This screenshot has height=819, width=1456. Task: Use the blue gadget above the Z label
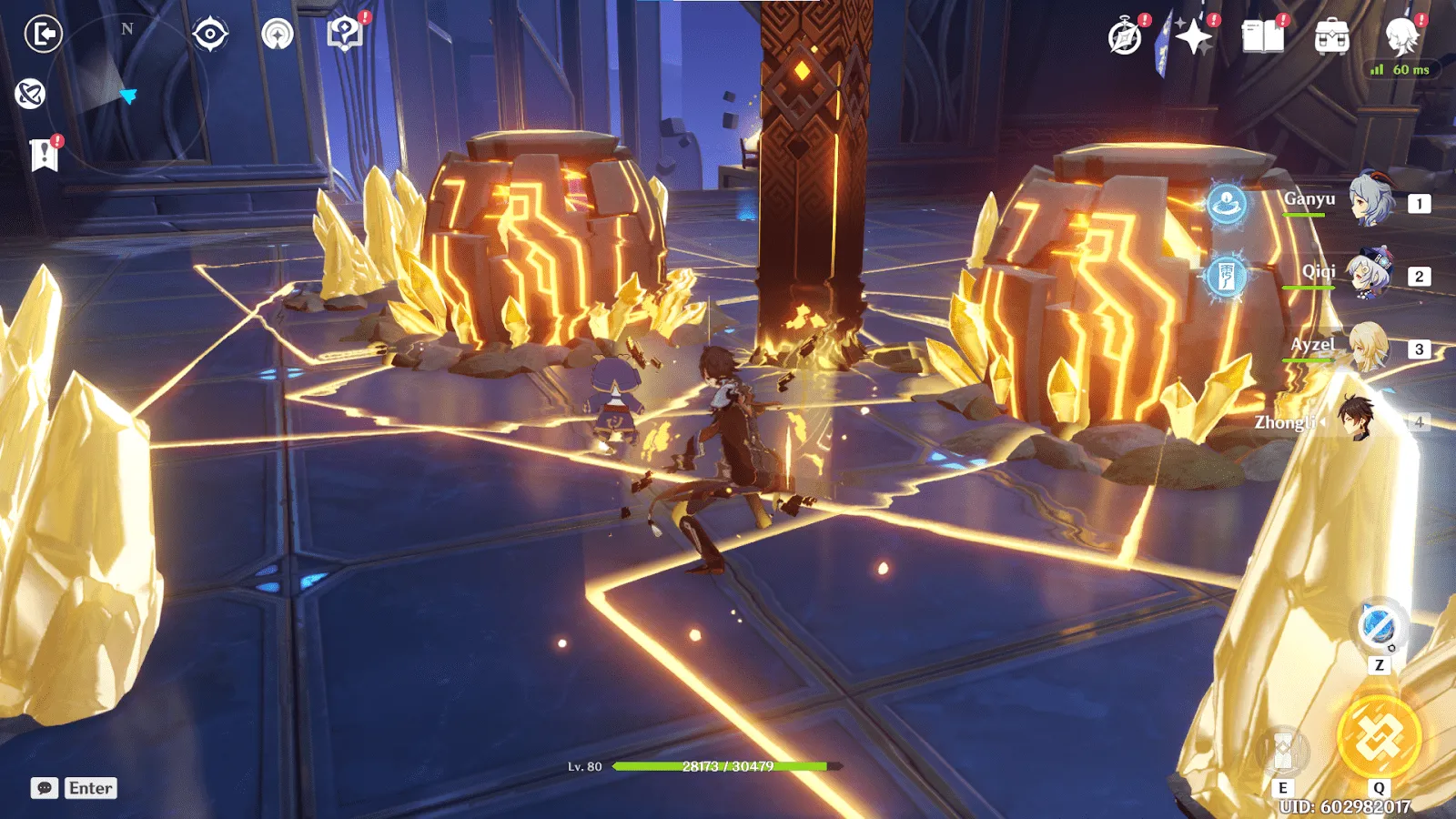[x=1378, y=627]
